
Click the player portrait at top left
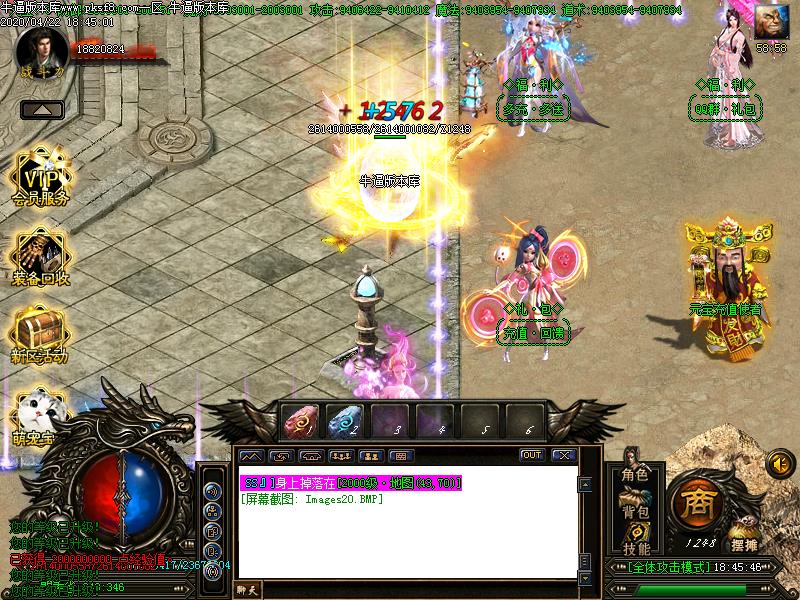41,47
